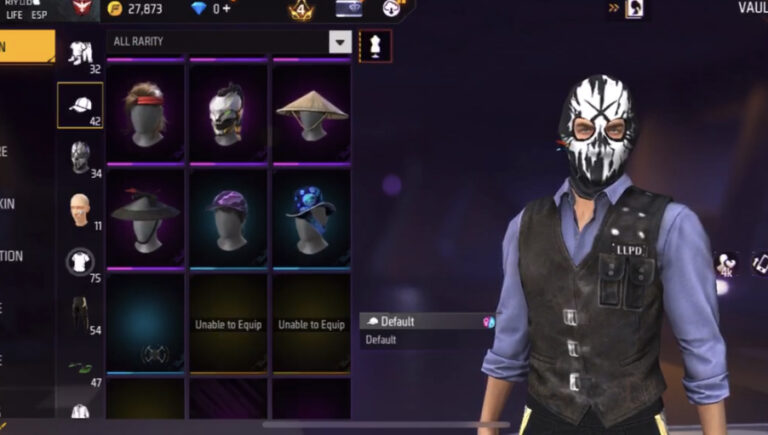Equip the white mohawk mask headgear
The height and width of the screenshot is (435, 768).
point(228,112)
